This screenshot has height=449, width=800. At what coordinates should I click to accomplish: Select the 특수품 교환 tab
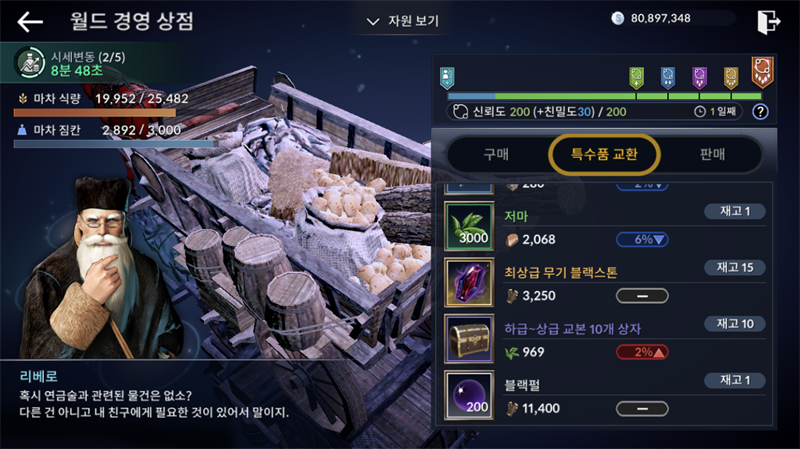click(x=603, y=154)
